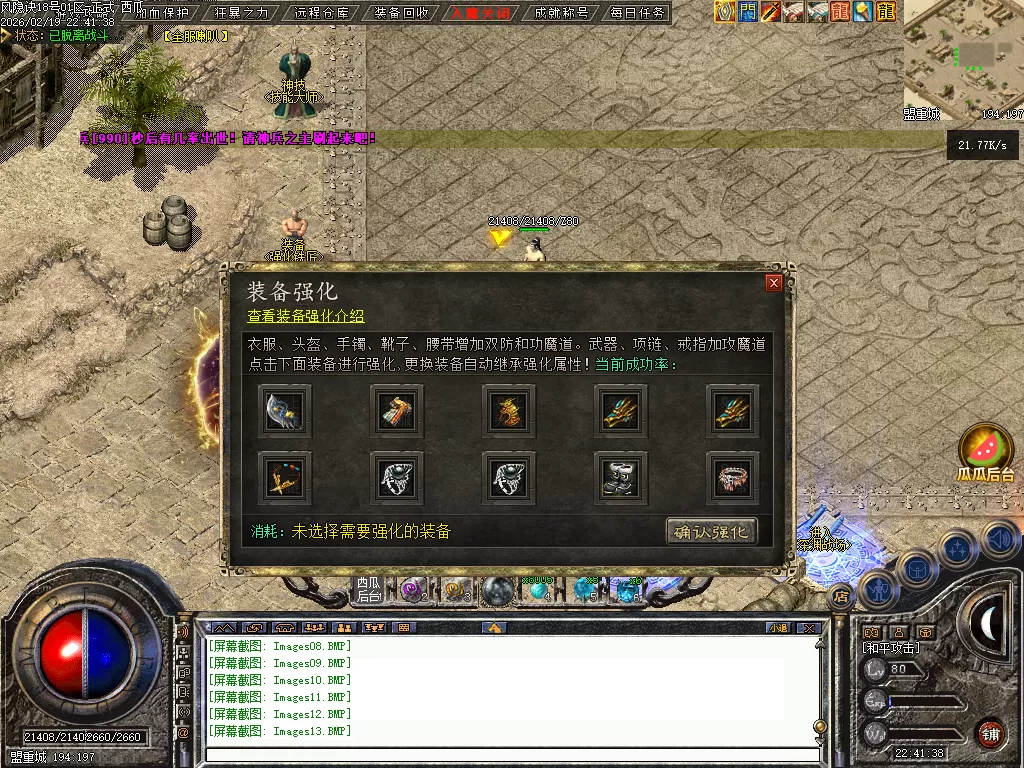
Task: Open the minimap of 盟重城
Action: 963,55
